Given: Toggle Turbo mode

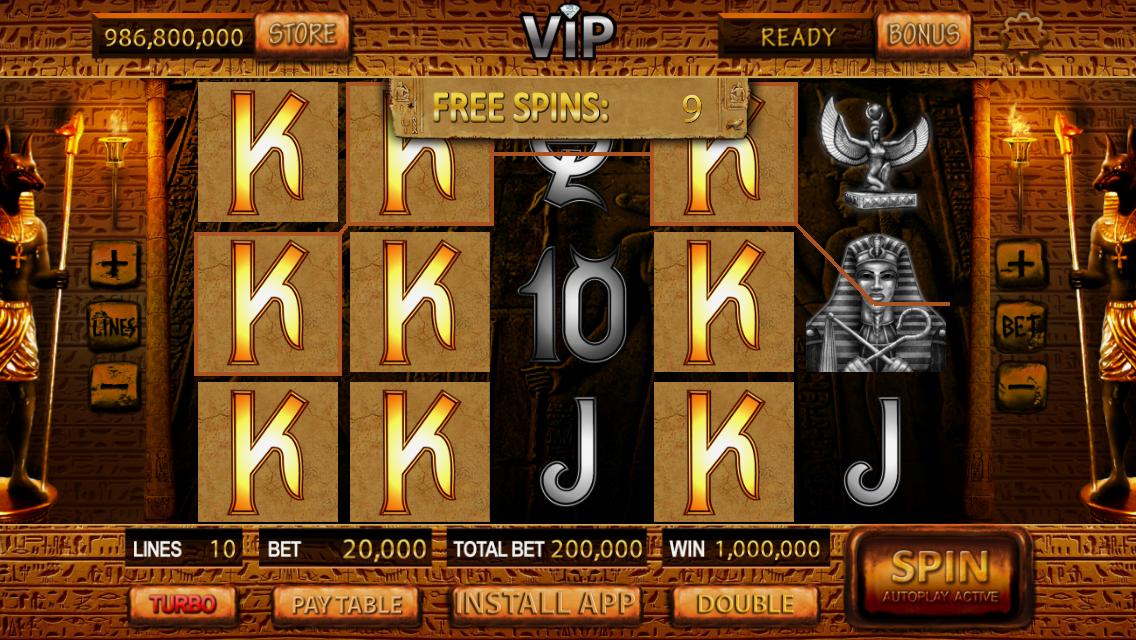Looking at the screenshot, I should click(x=183, y=603).
